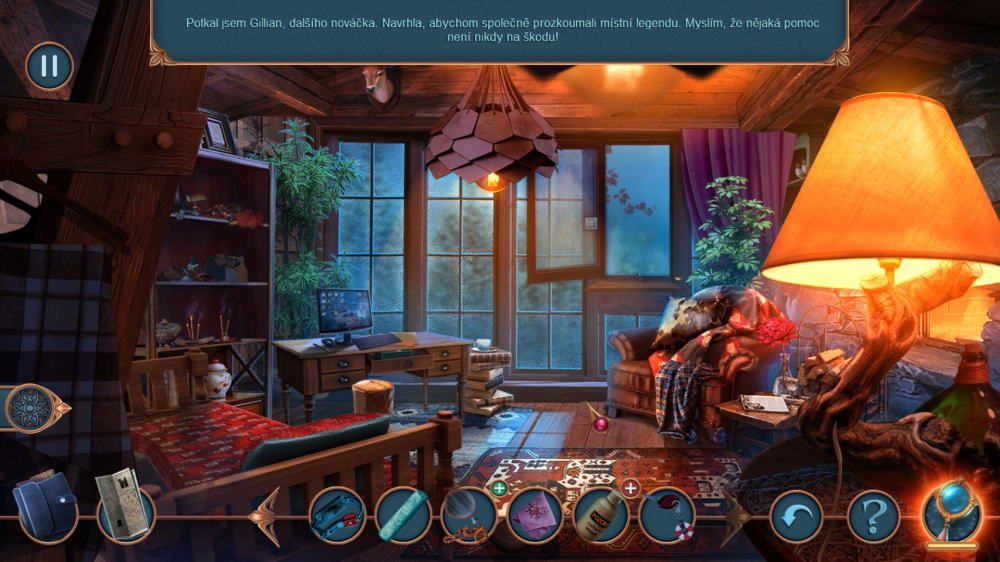
Task: Select the labeled bottle inventory item
Action: 601,516
